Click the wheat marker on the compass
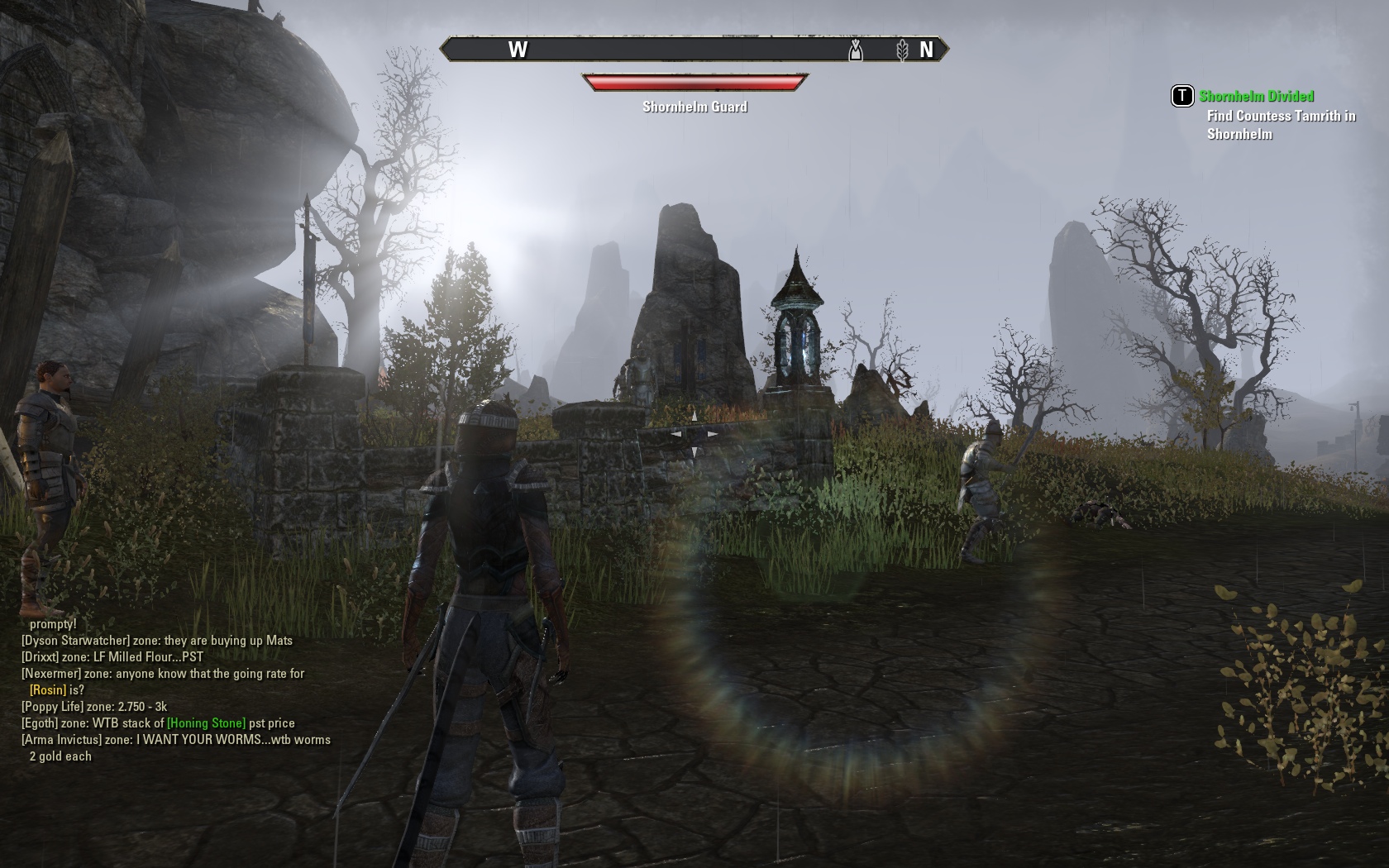 (x=902, y=50)
